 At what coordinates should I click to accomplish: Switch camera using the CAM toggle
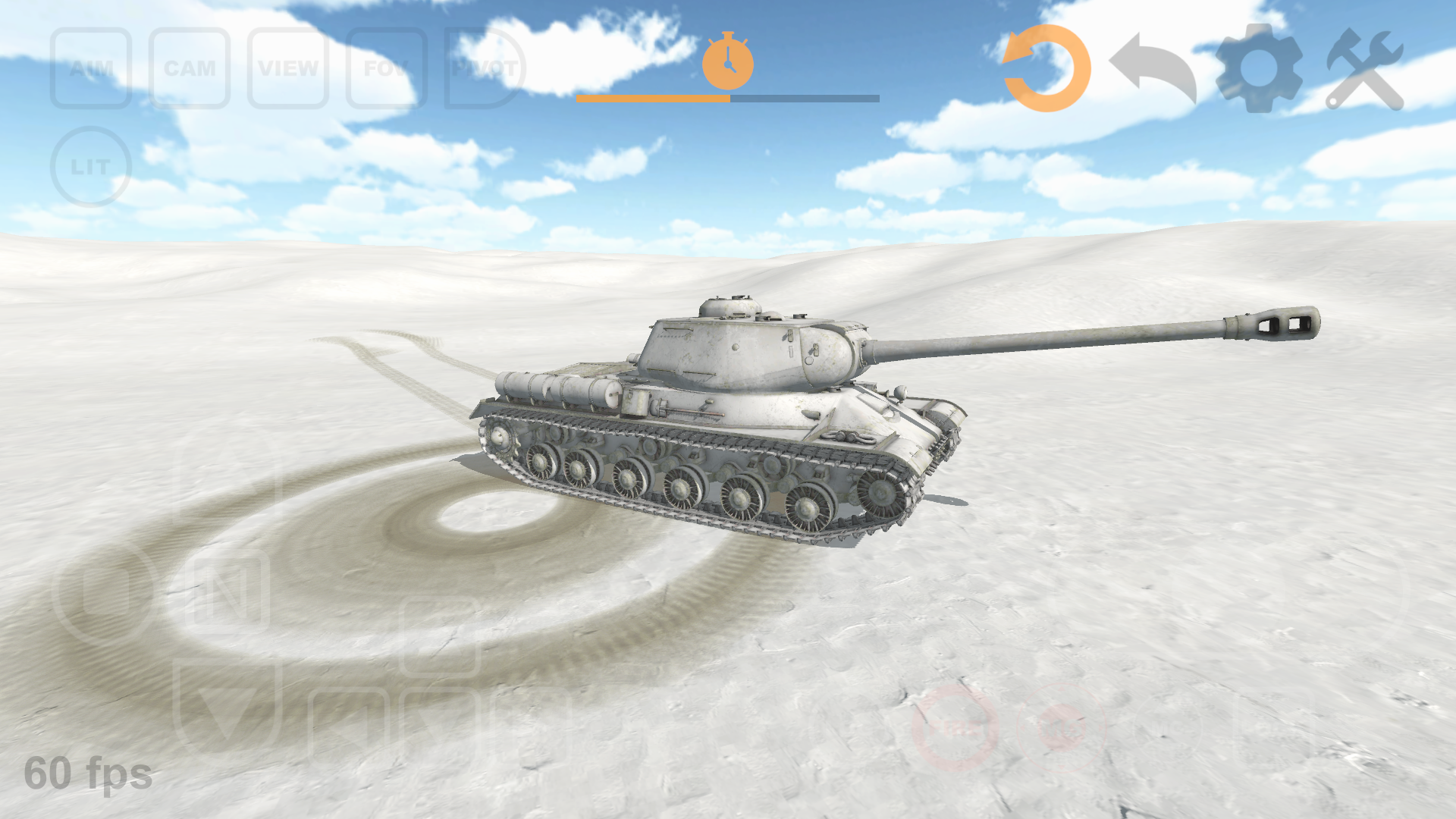click(x=189, y=68)
